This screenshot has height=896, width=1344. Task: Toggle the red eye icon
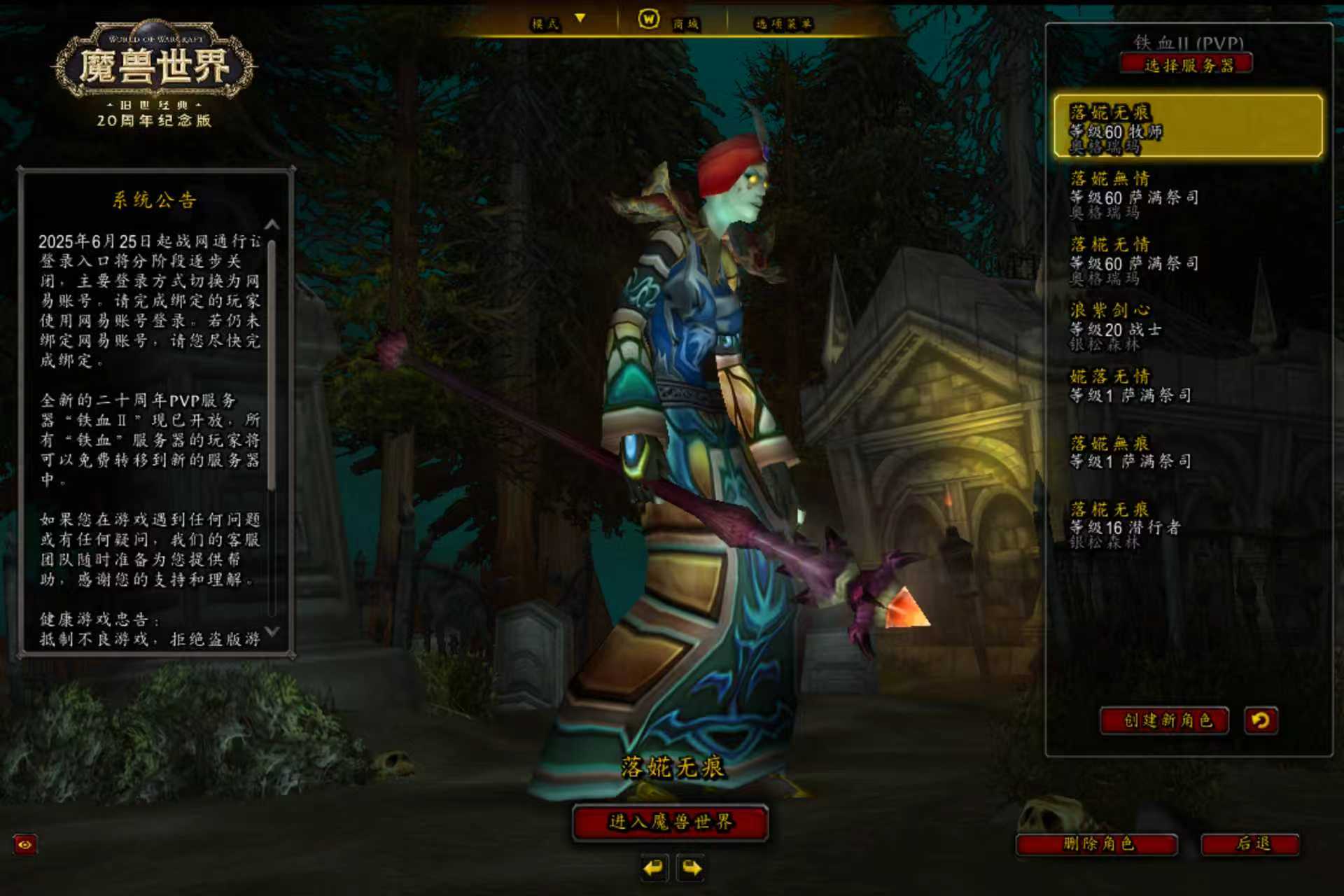click(25, 844)
